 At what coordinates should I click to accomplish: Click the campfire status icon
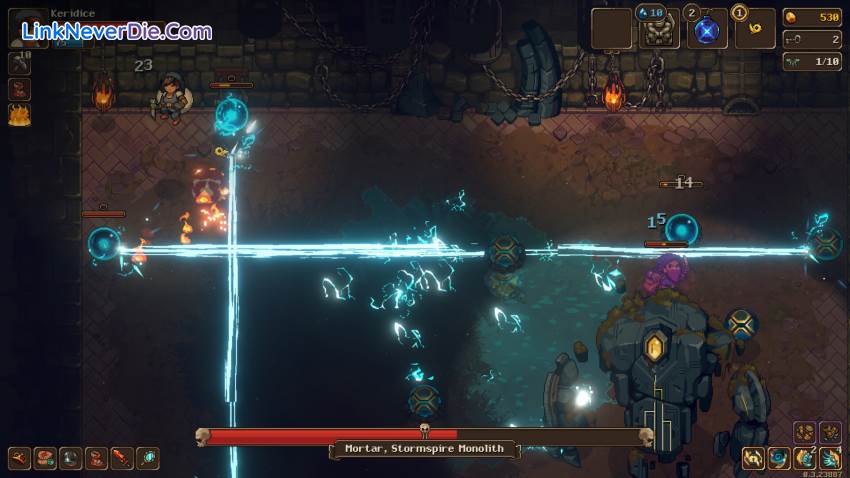[x=20, y=115]
